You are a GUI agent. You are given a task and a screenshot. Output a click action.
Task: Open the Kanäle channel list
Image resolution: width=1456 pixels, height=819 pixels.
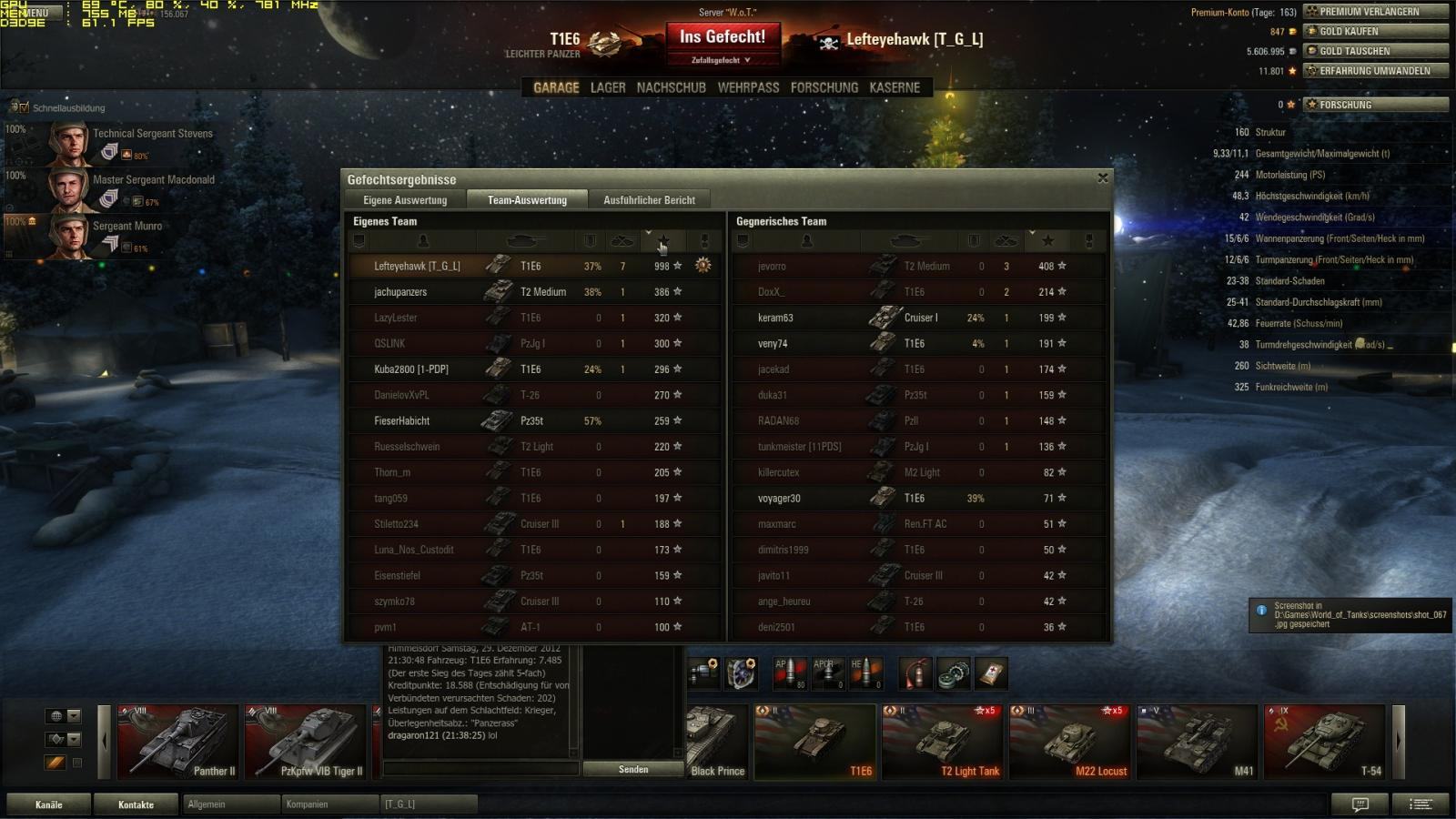click(49, 804)
